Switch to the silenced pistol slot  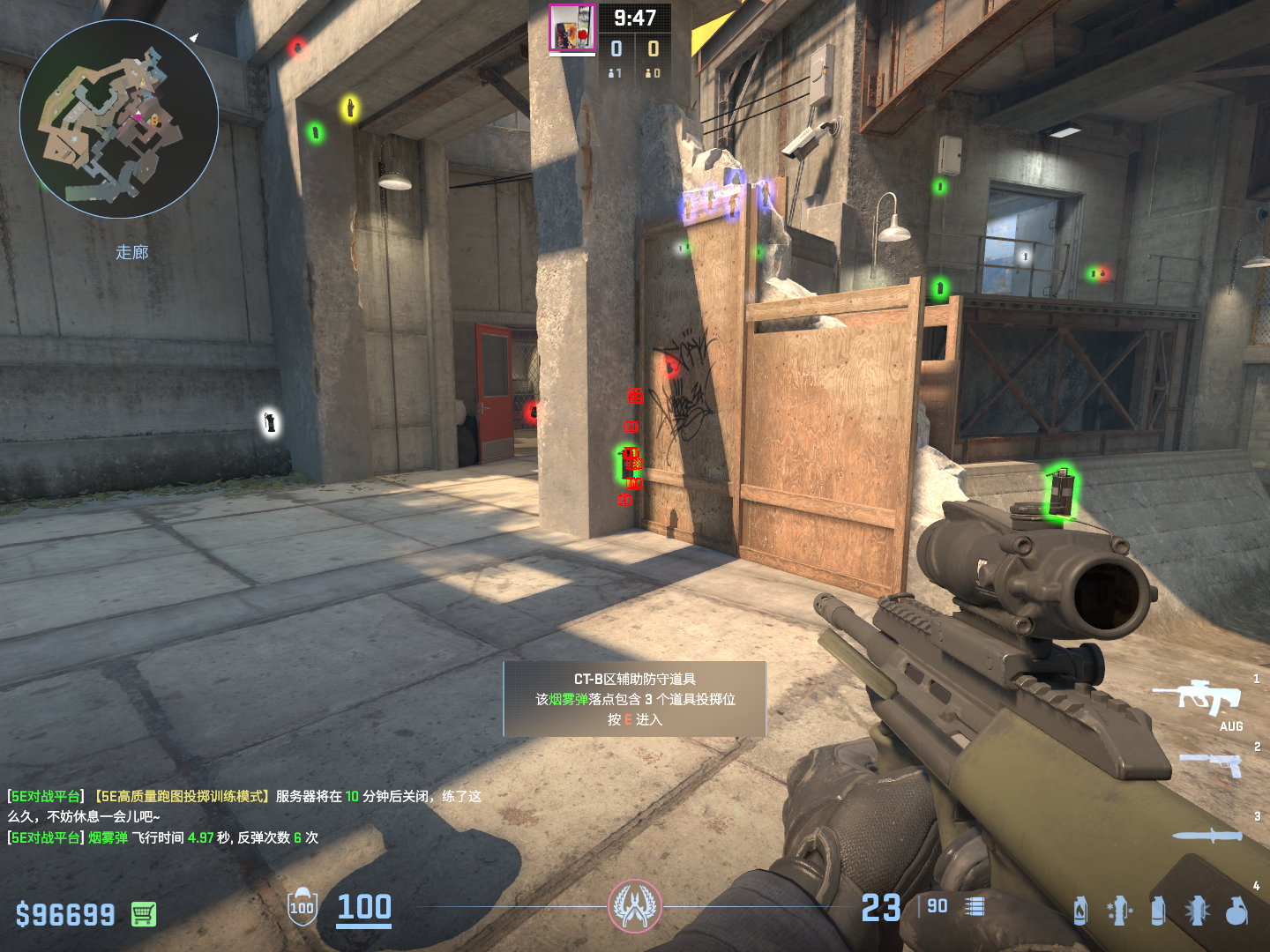1212,763
